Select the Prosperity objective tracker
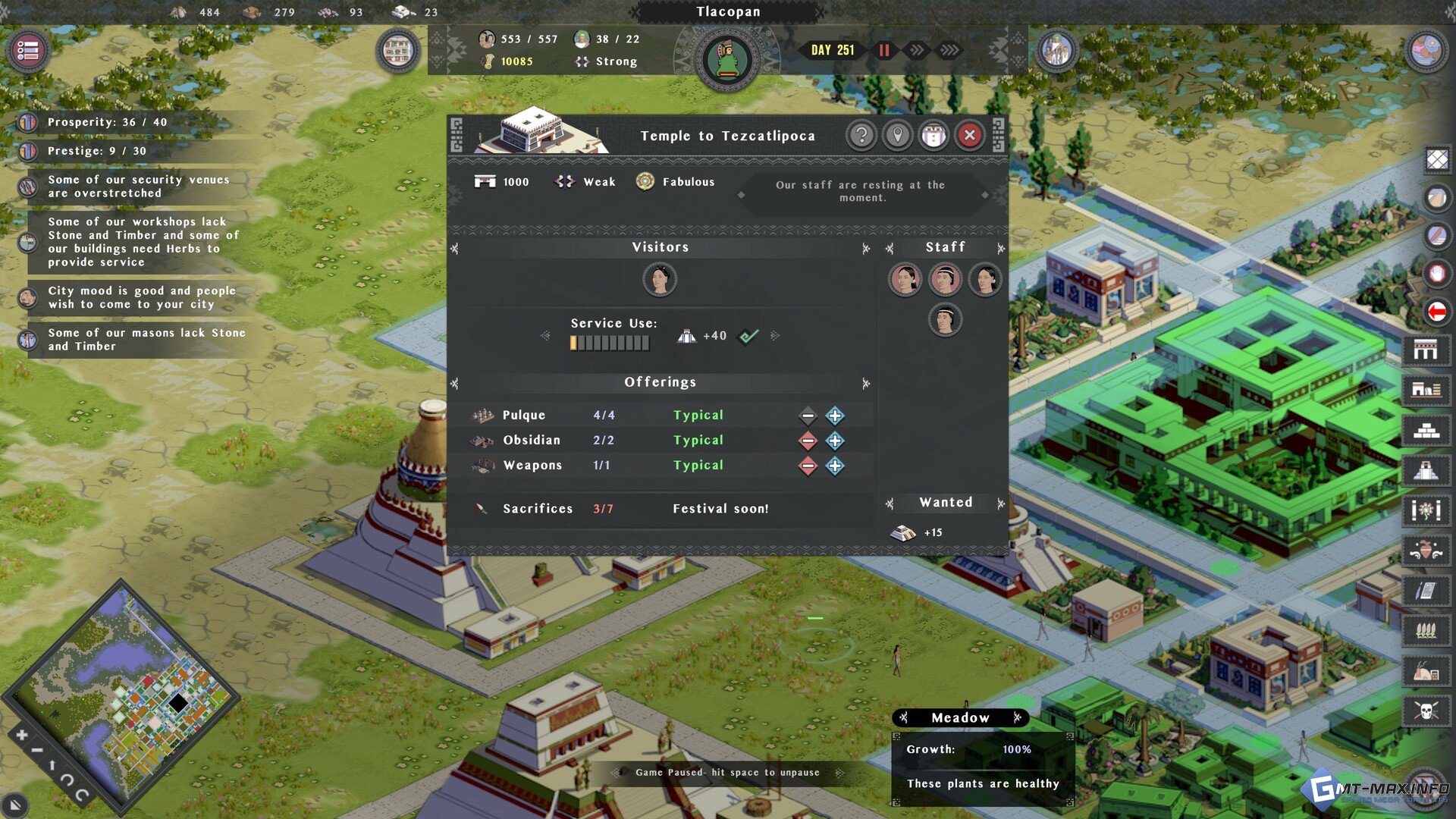The width and height of the screenshot is (1456, 819). tap(106, 122)
